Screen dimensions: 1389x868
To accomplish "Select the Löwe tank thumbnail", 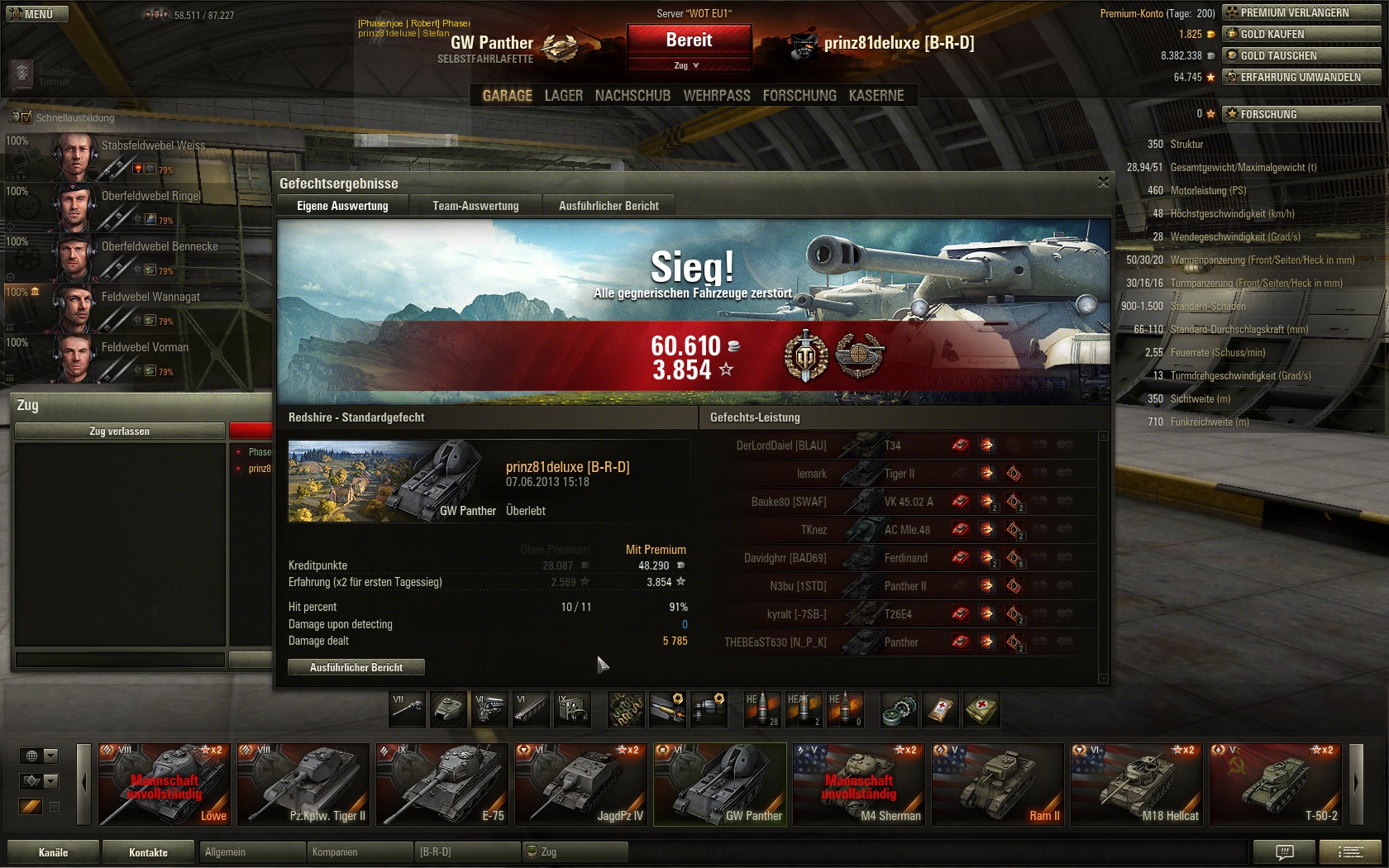I will coord(164,784).
